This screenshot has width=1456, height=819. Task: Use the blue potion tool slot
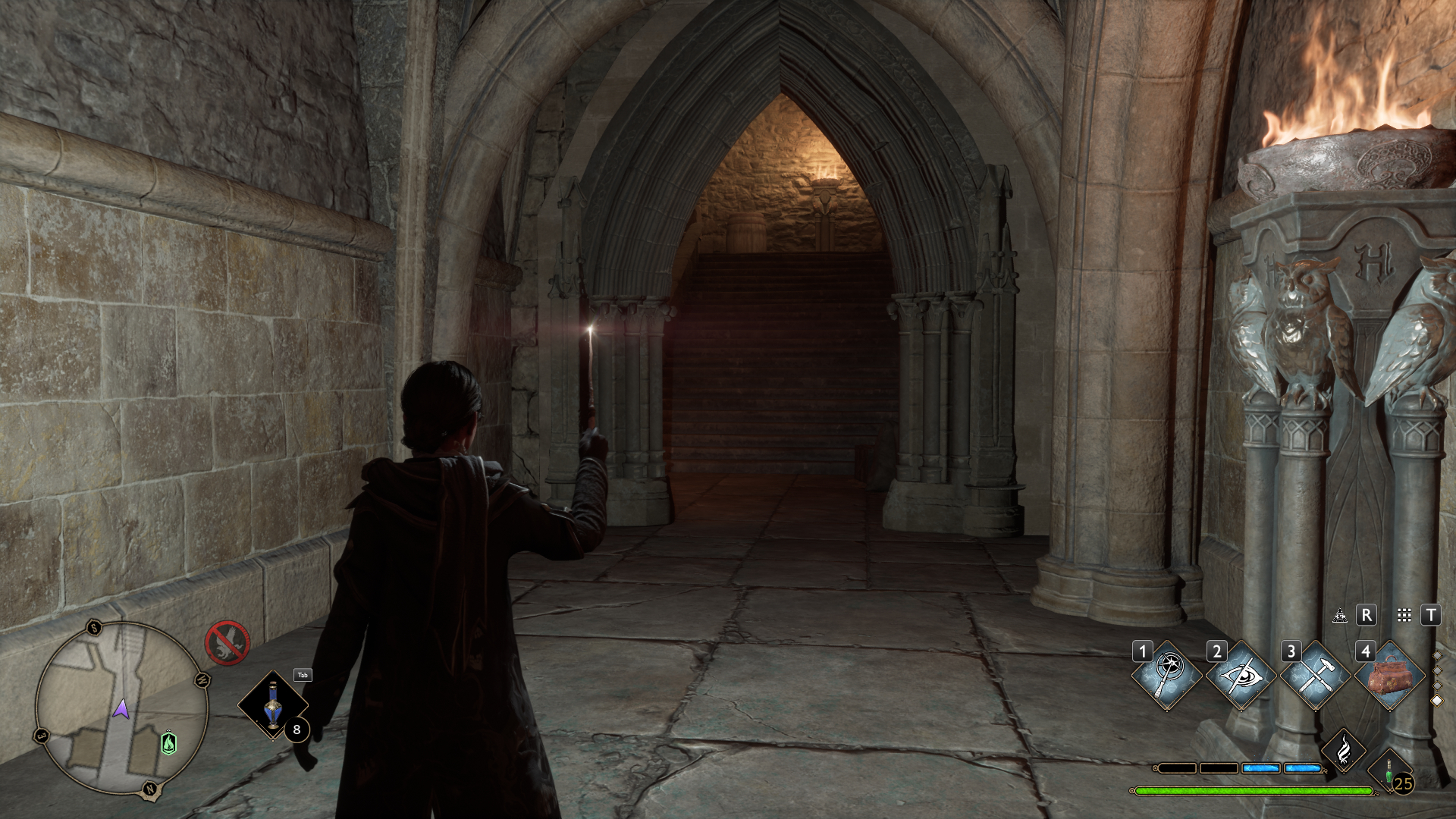tap(272, 705)
